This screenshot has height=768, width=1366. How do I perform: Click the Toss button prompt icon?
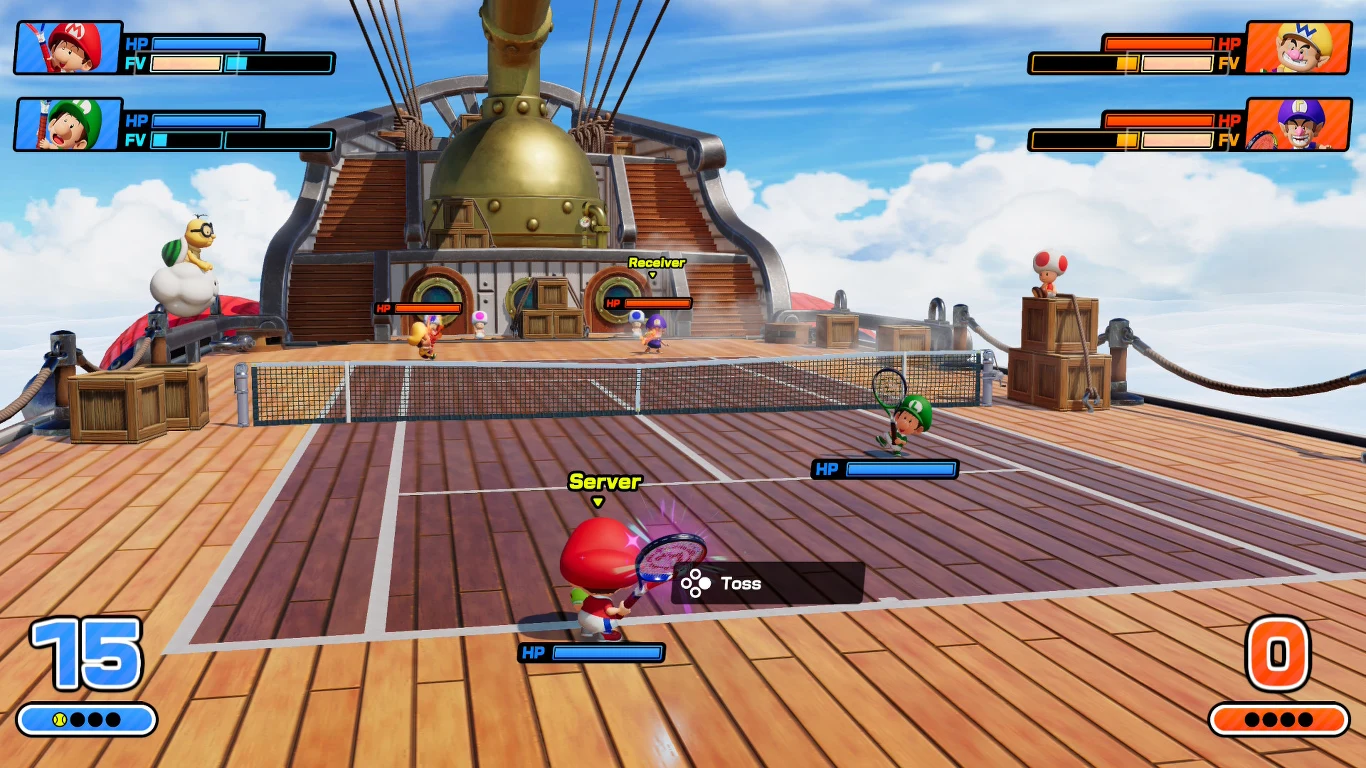point(696,583)
